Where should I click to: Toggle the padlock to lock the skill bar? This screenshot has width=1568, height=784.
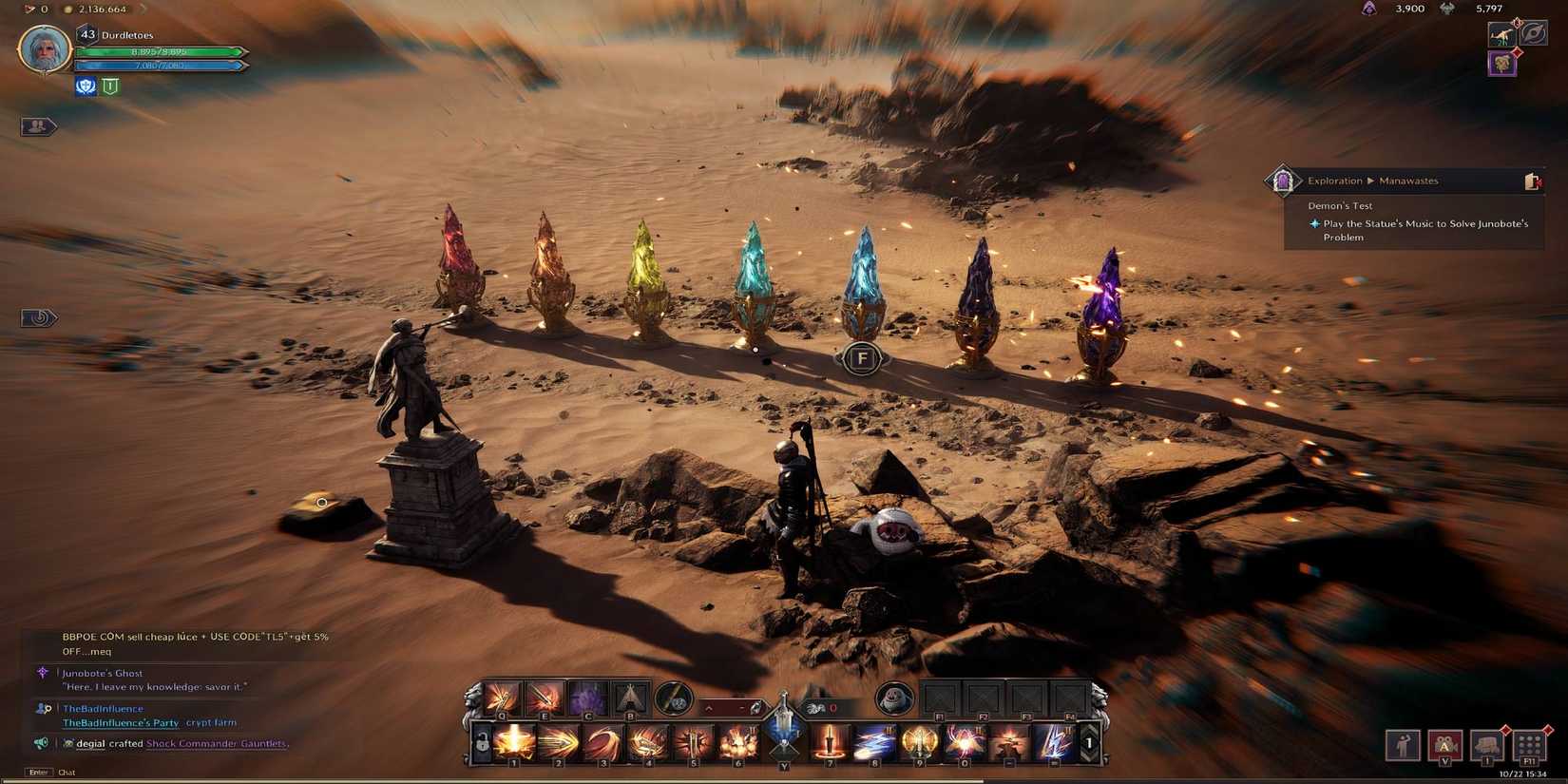tap(483, 742)
